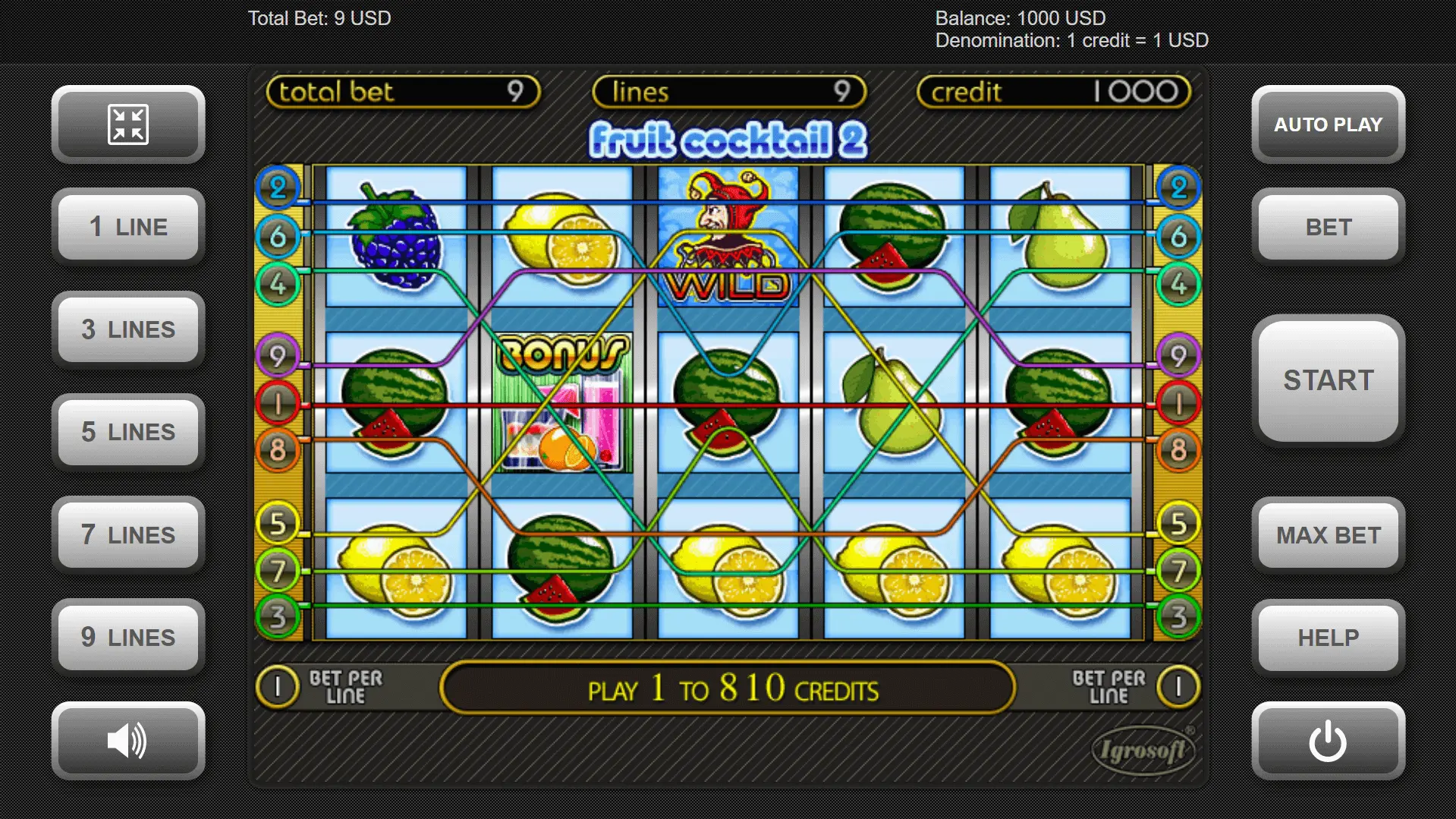Toggle sound with the speaker button
Image resolution: width=1456 pixels, height=819 pixels.
coord(128,741)
